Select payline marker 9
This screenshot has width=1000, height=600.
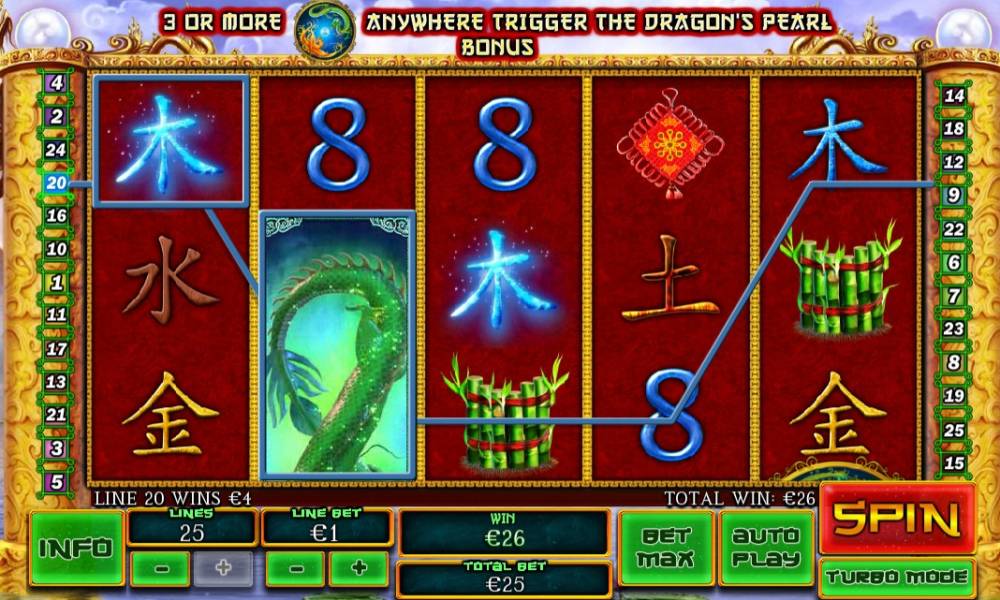coord(954,195)
